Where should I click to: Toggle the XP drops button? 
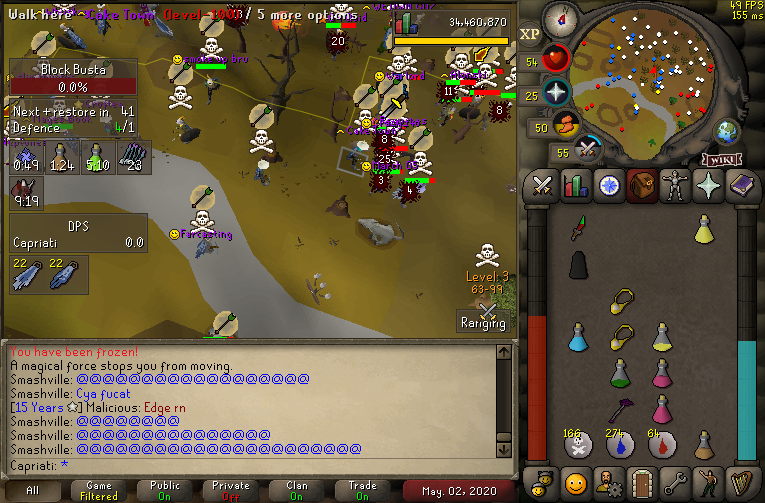[x=530, y=34]
